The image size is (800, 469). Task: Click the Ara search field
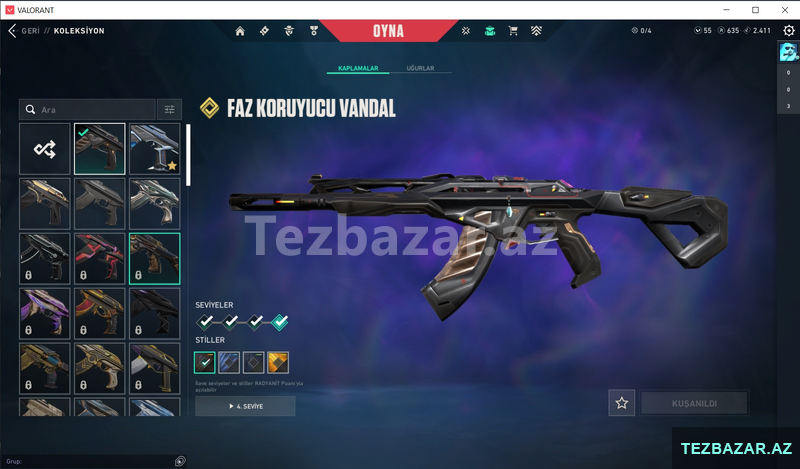(x=88, y=109)
